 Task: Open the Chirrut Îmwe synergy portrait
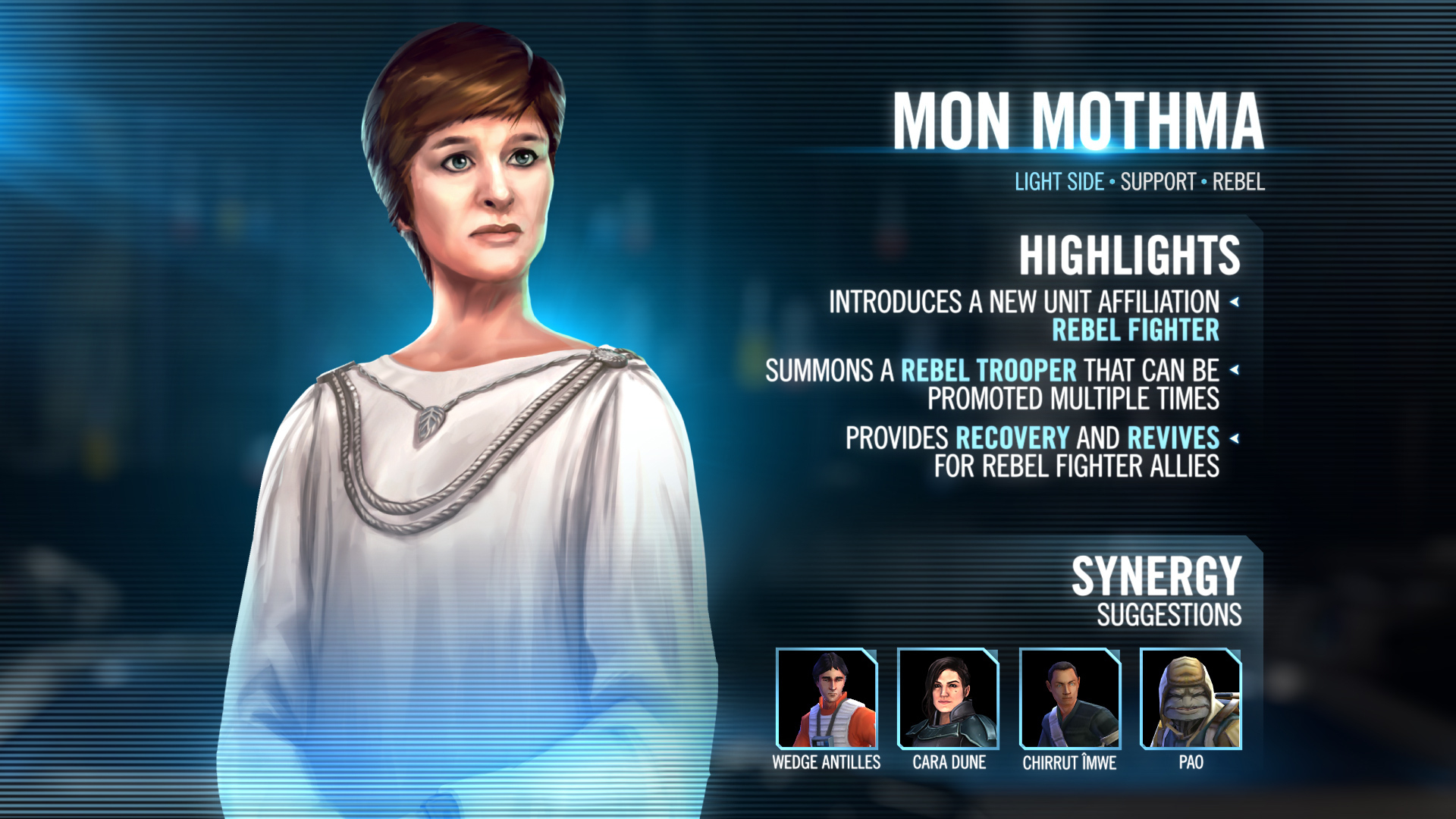click(x=1070, y=698)
